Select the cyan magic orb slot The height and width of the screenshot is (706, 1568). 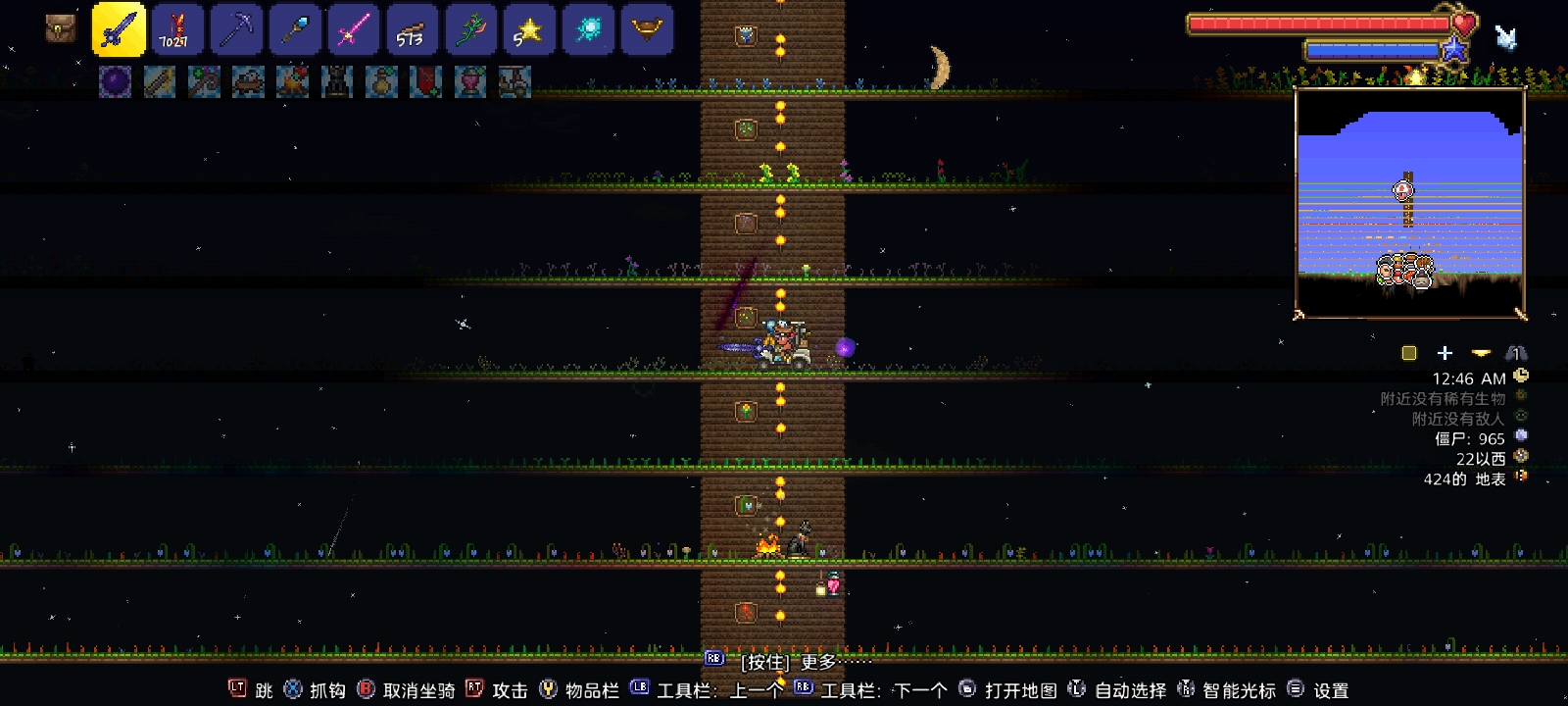coord(588,28)
